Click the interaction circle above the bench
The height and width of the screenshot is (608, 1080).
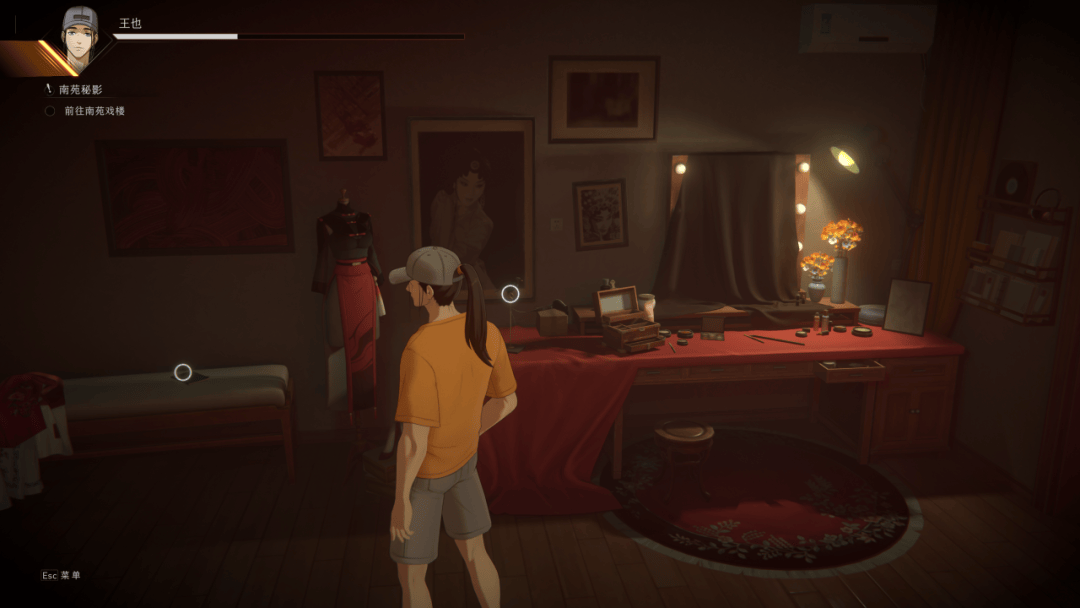coord(183,372)
